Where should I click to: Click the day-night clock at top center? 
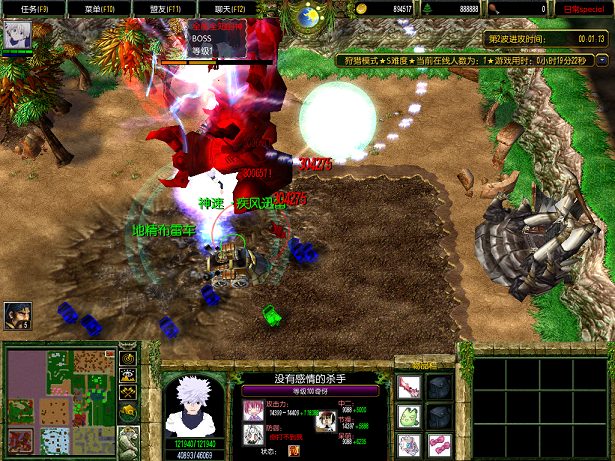pyautogui.click(x=307, y=15)
